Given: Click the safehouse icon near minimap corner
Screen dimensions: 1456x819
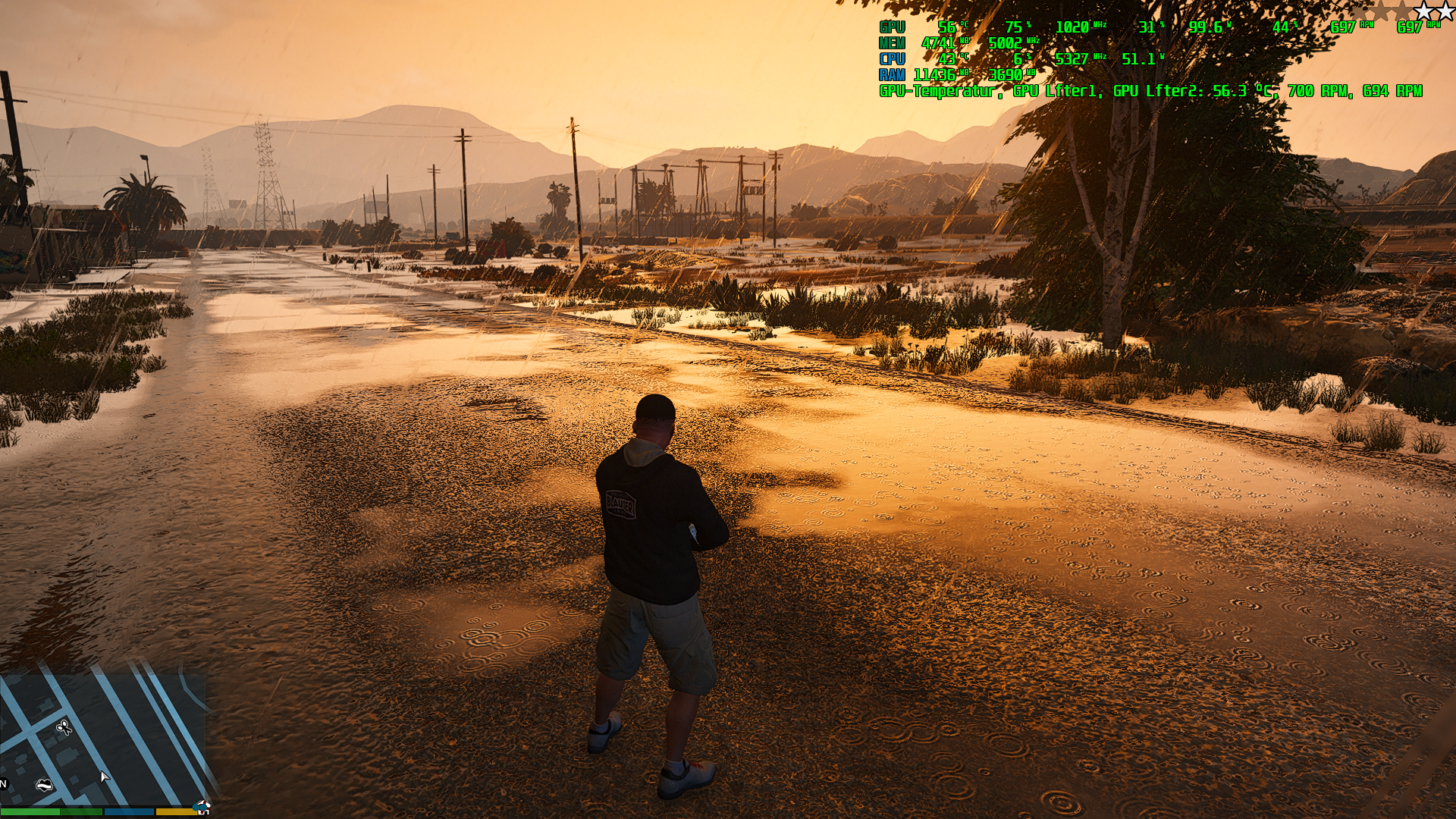Looking at the screenshot, I should coord(205,806).
